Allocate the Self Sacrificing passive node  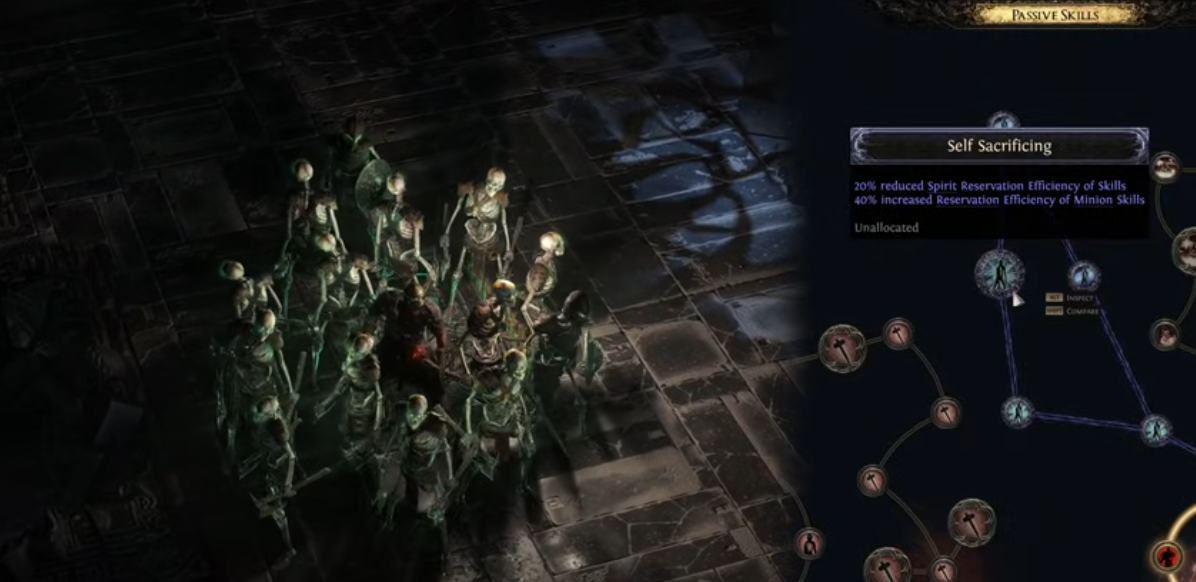(999, 273)
